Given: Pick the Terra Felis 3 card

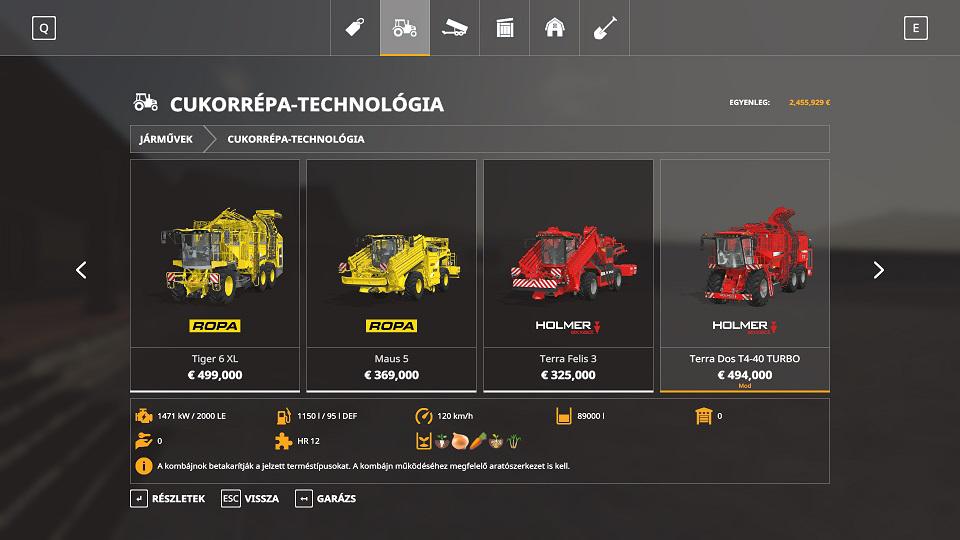Looking at the screenshot, I should [568, 275].
